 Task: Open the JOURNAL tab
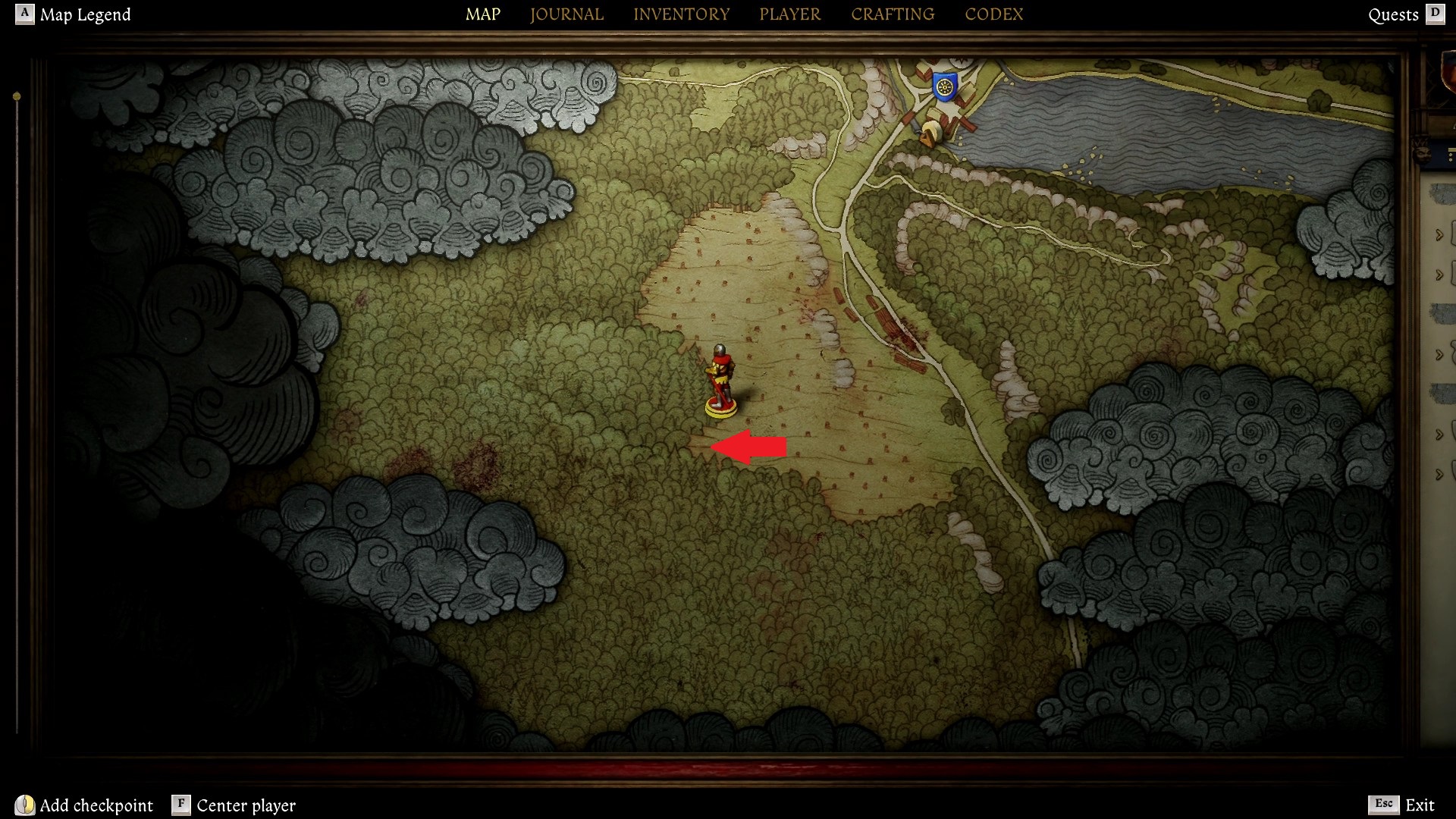tap(566, 14)
